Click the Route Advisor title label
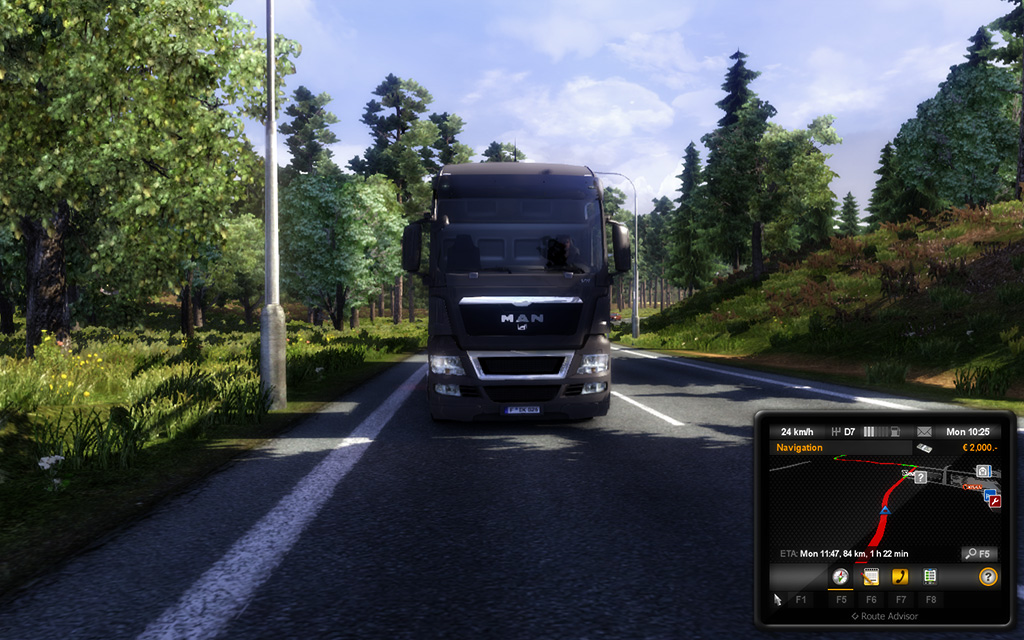 tap(884, 616)
